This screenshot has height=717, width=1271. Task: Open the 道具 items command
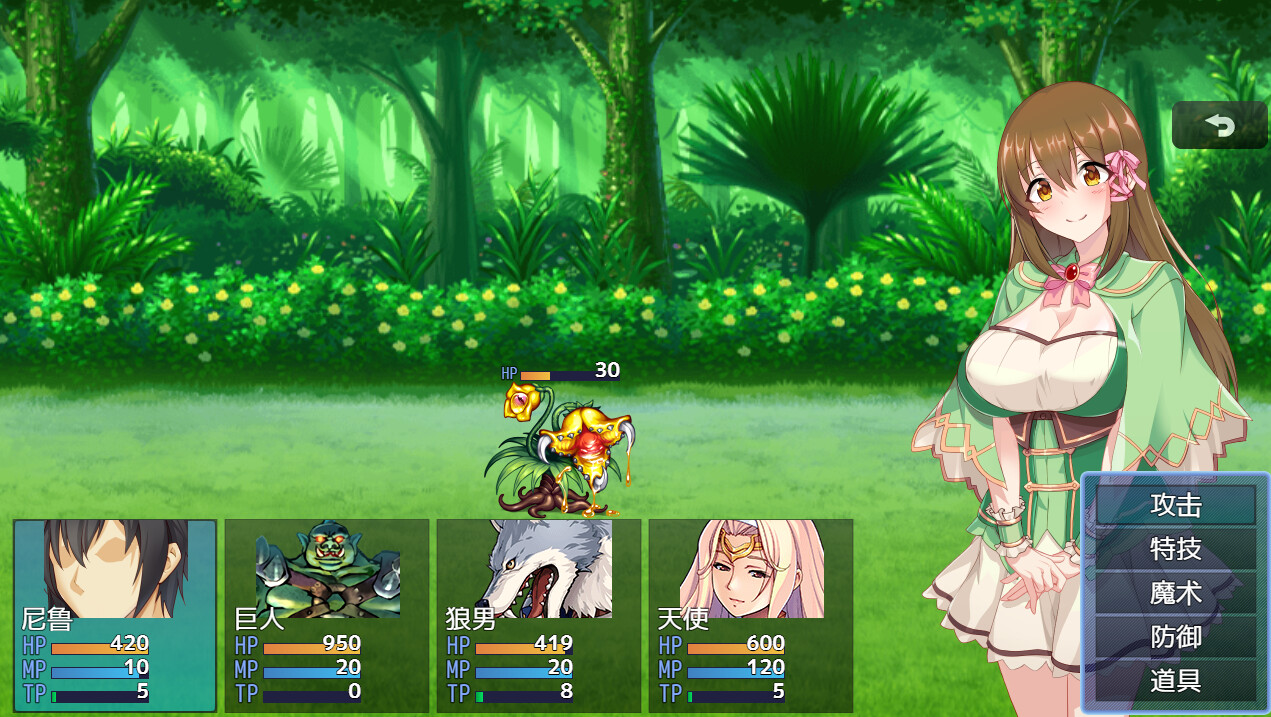(1175, 681)
